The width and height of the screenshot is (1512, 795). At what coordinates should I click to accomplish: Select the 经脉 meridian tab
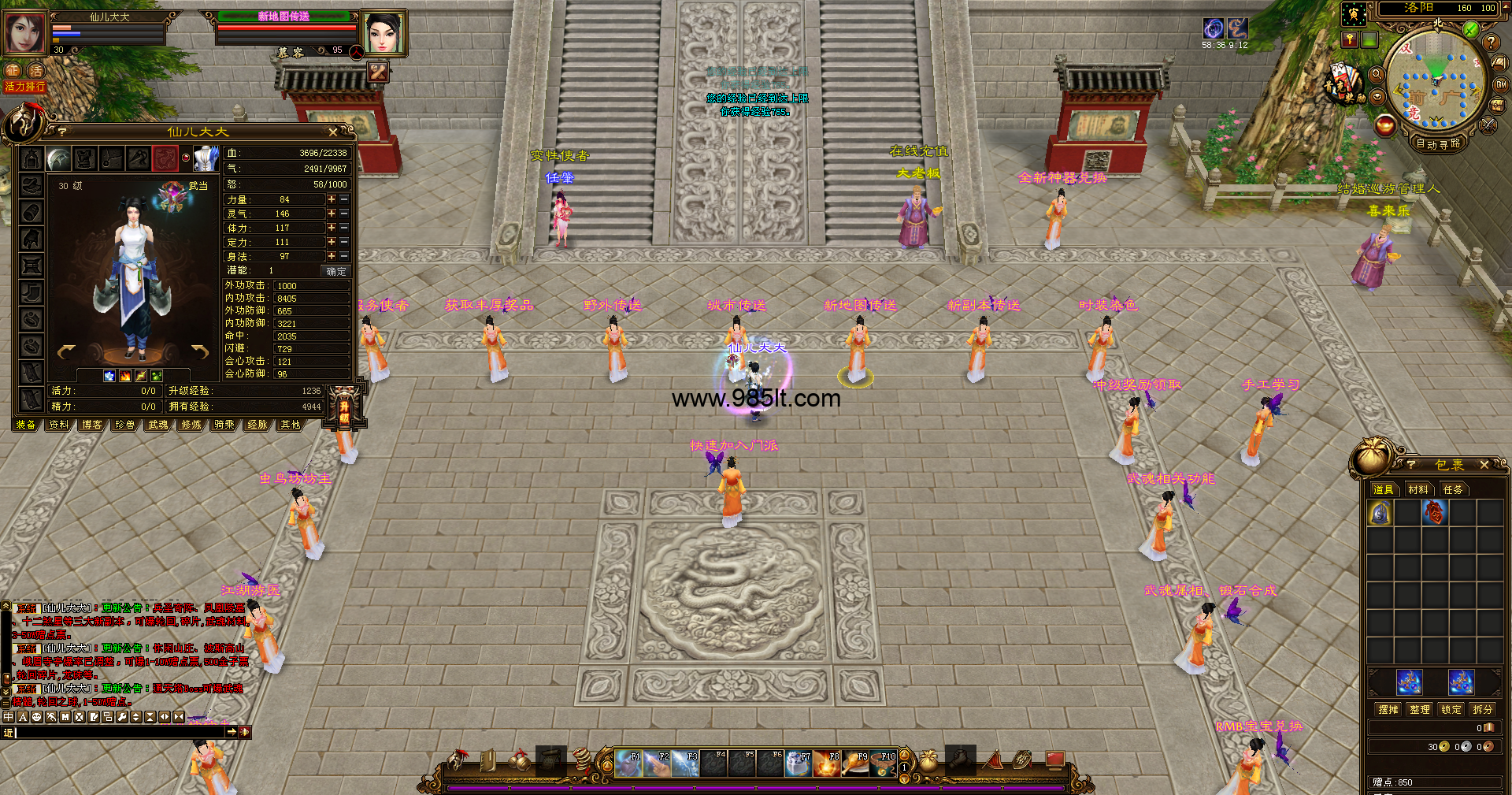258,425
